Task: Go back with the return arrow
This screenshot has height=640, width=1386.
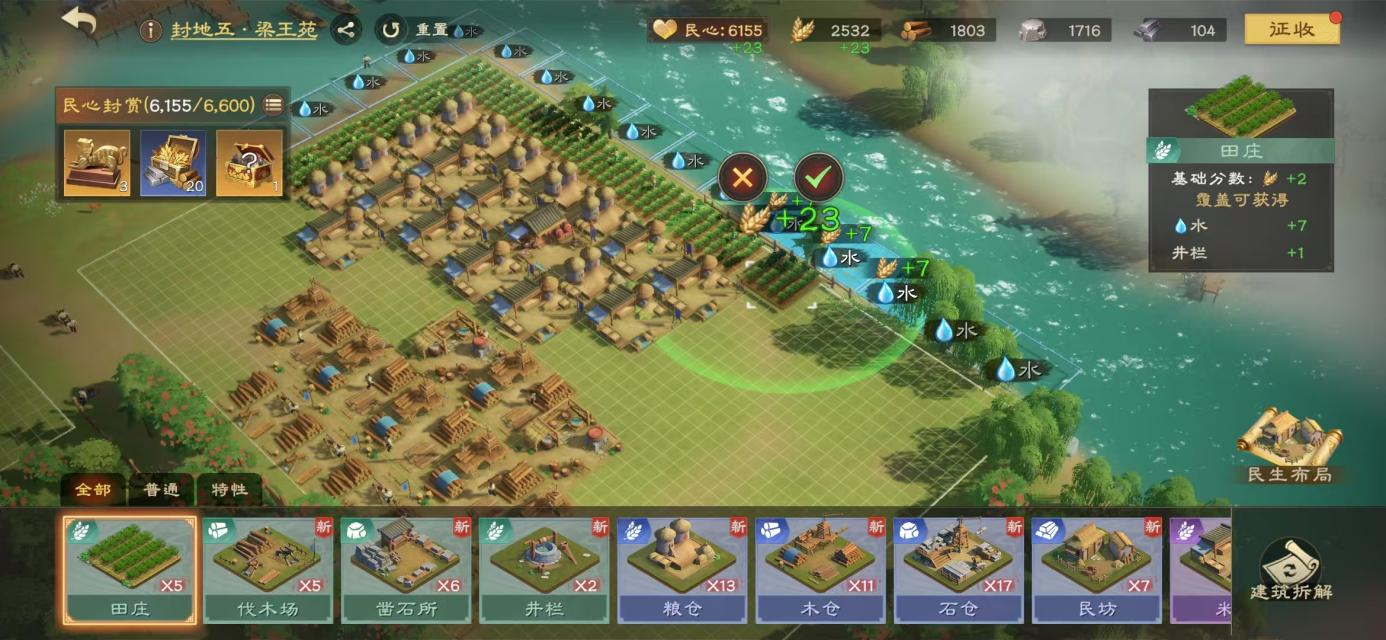Action: pos(79,22)
